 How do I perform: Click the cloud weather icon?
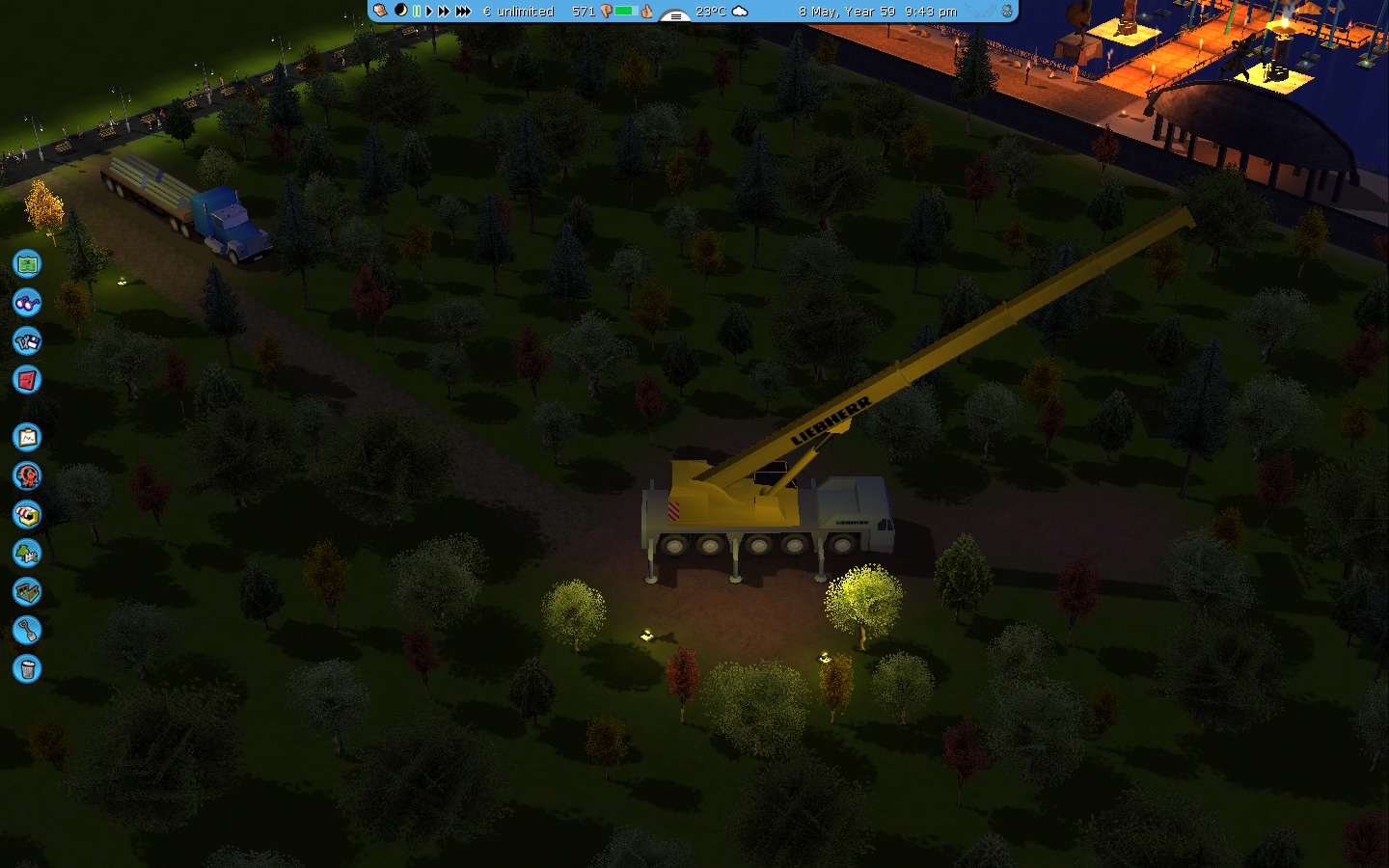[x=740, y=11]
